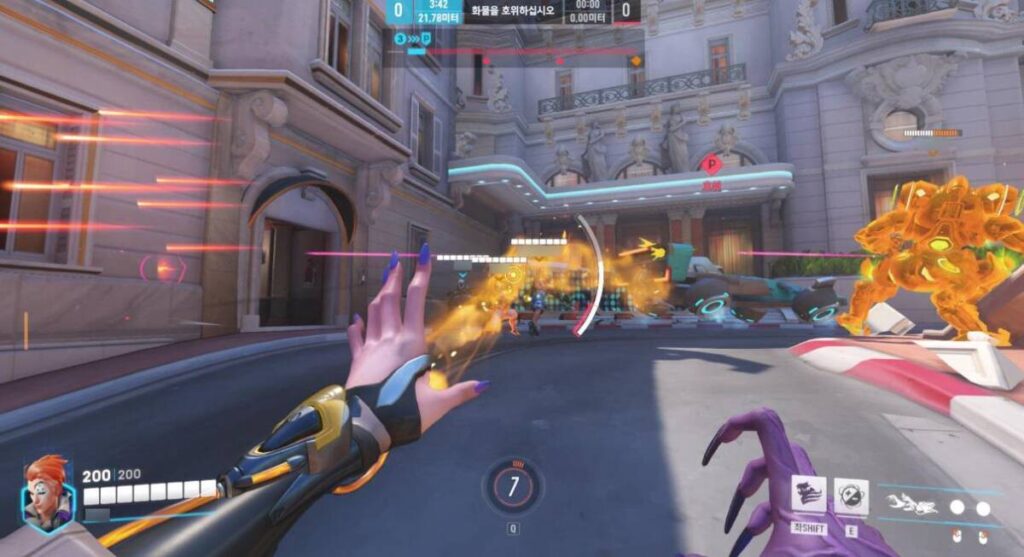
Task: Click the blue payload shield icon
Action: tap(426, 39)
